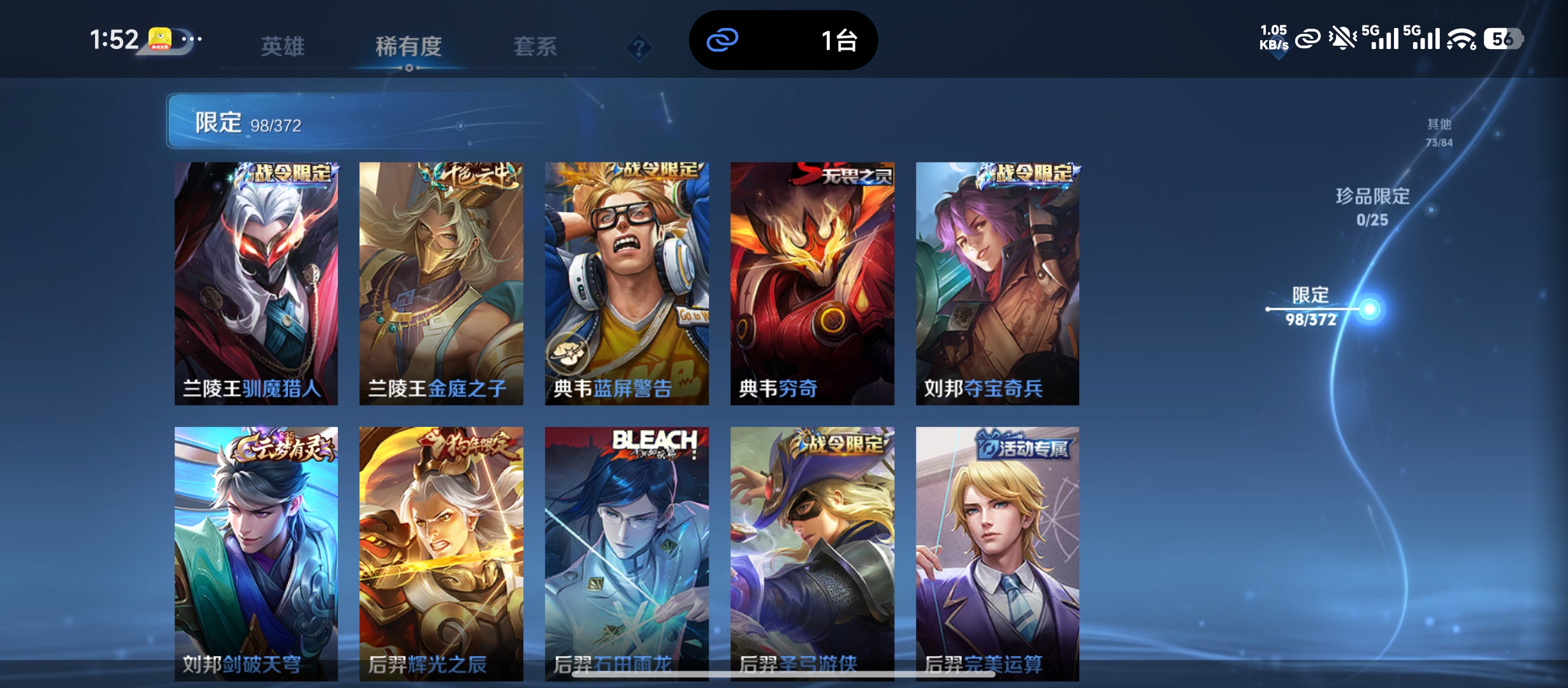Viewport: 1568px width, 688px height.
Task: Open the 典韦 蓝屏警告 skin card
Action: (627, 283)
